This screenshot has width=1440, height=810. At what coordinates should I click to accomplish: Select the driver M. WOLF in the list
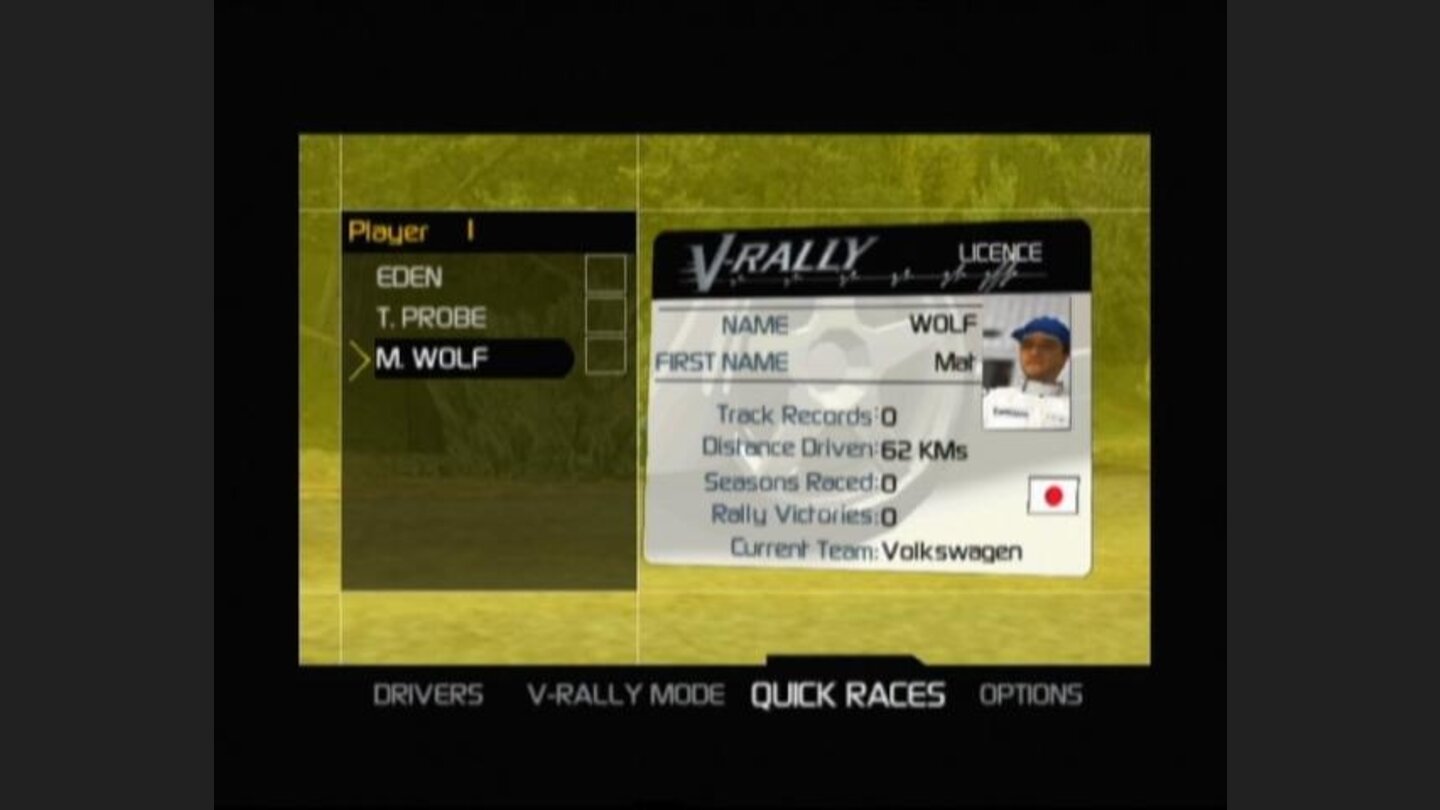tap(430, 359)
